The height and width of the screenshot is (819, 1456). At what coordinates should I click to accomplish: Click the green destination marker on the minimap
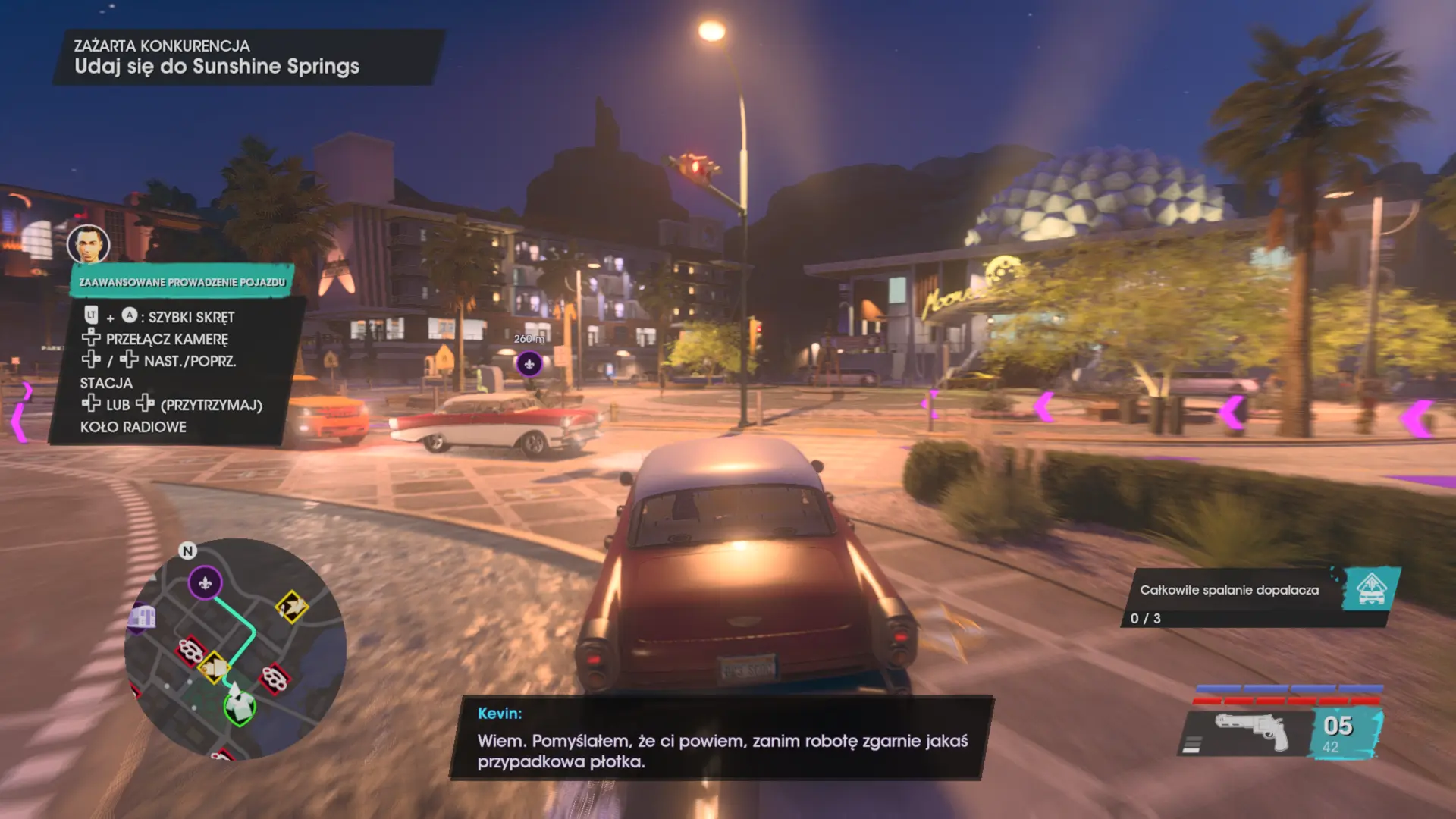coord(240,708)
